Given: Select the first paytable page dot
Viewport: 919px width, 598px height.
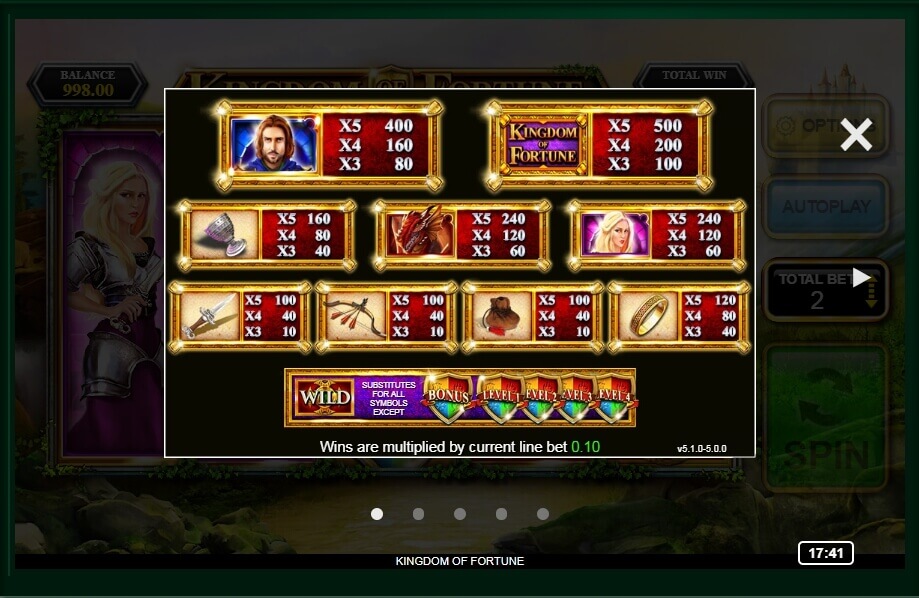Looking at the screenshot, I should pyautogui.click(x=377, y=514).
